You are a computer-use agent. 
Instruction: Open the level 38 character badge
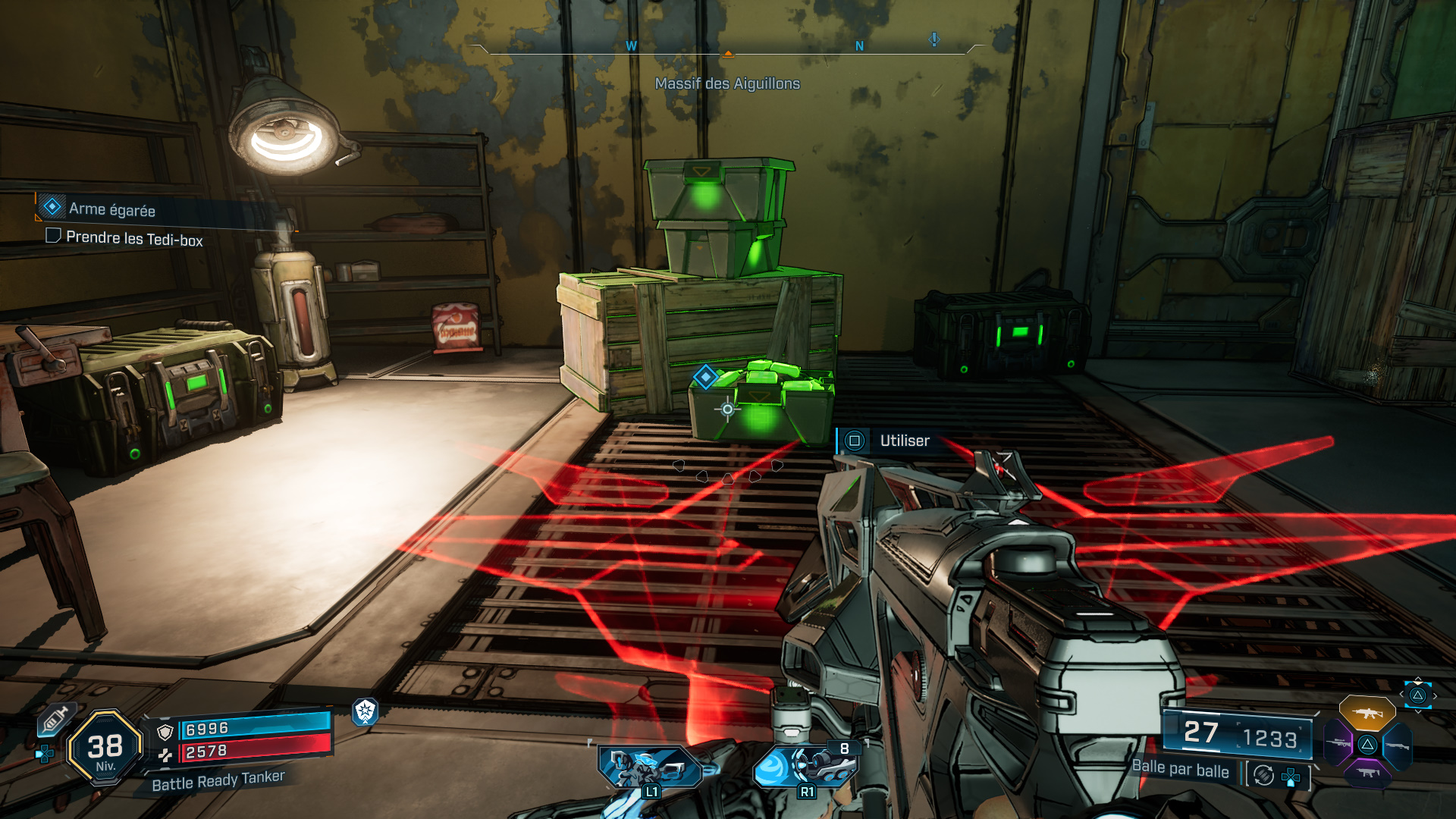105,748
